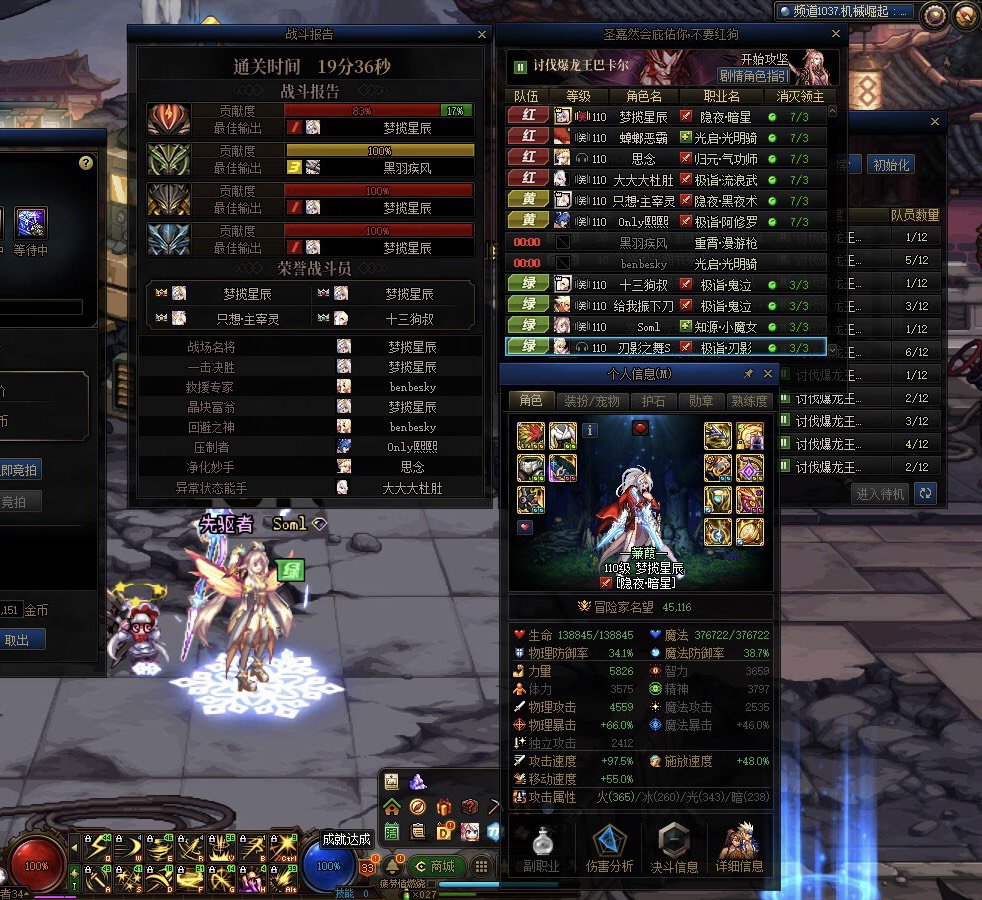View 决斗信息 duel information
The width and height of the screenshot is (982, 900).
coord(674,849)
